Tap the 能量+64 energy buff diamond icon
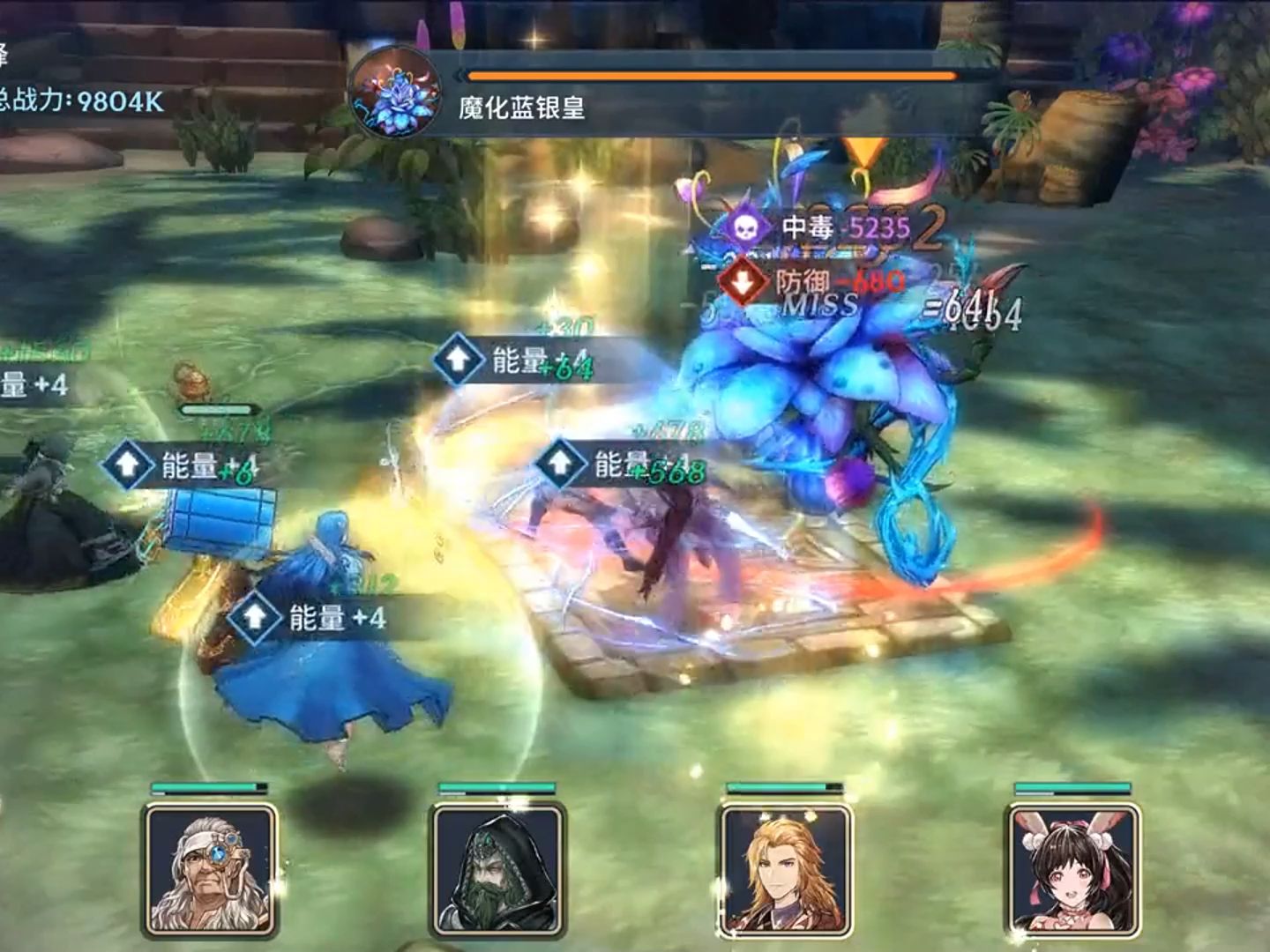Screen dimensions: 1270x952 point(459,359)
